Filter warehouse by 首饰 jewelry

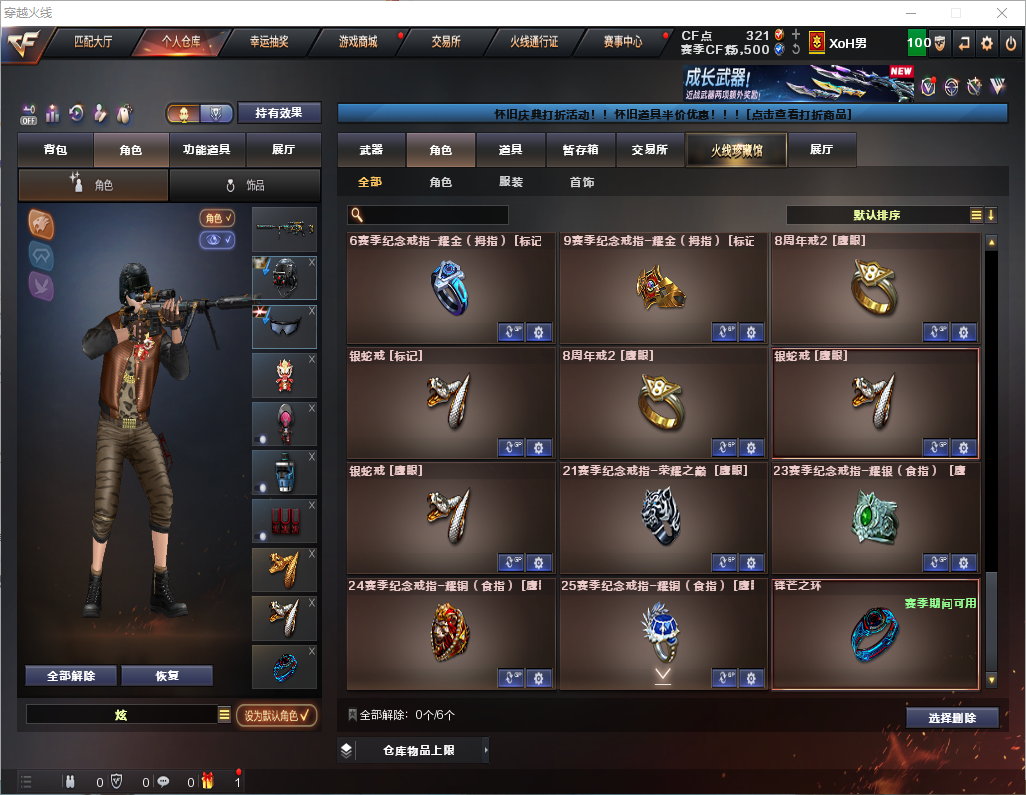[x=581, y=182]
